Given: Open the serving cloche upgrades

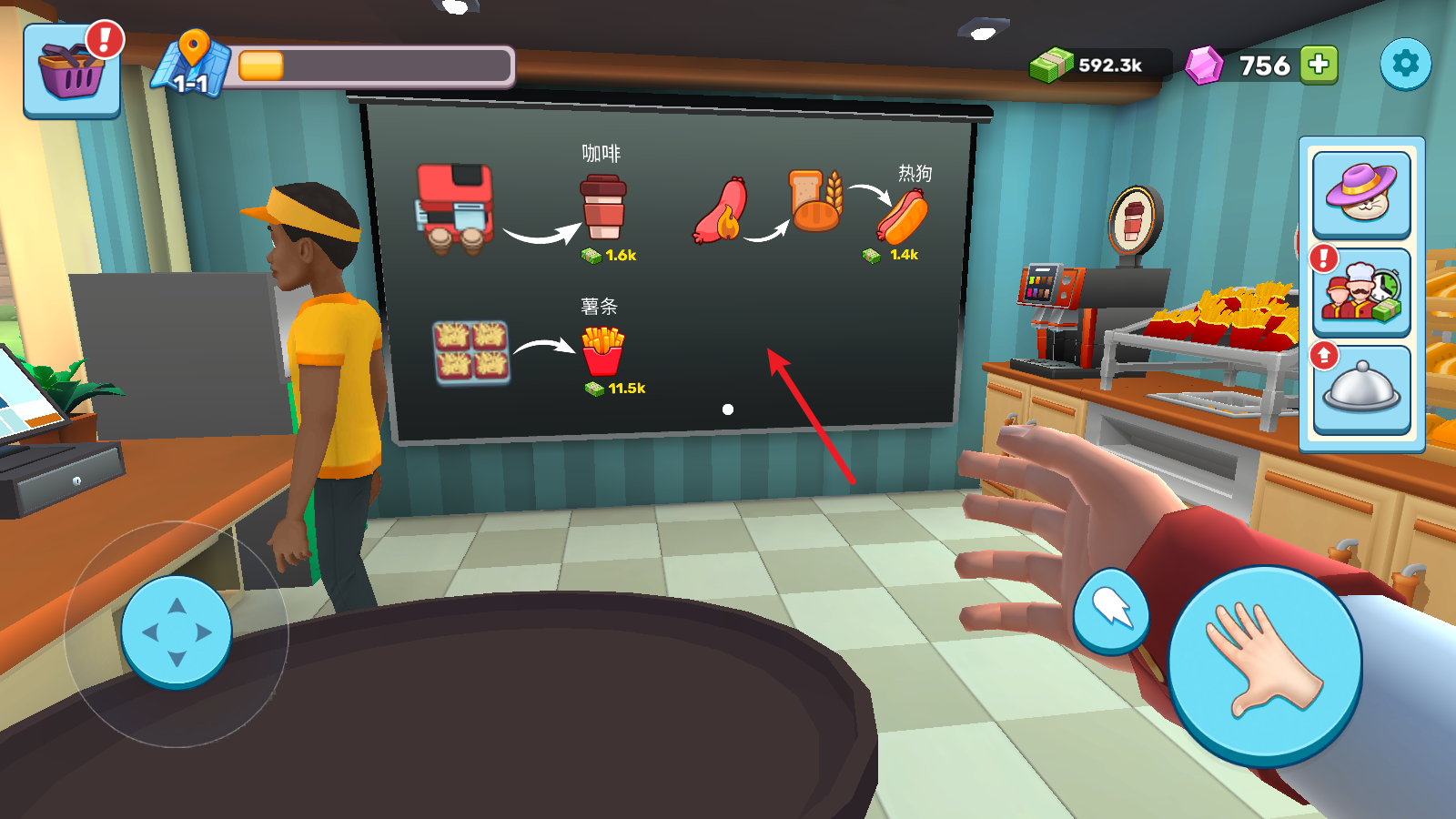Looking at the screenshot, I should (1361, 389).
